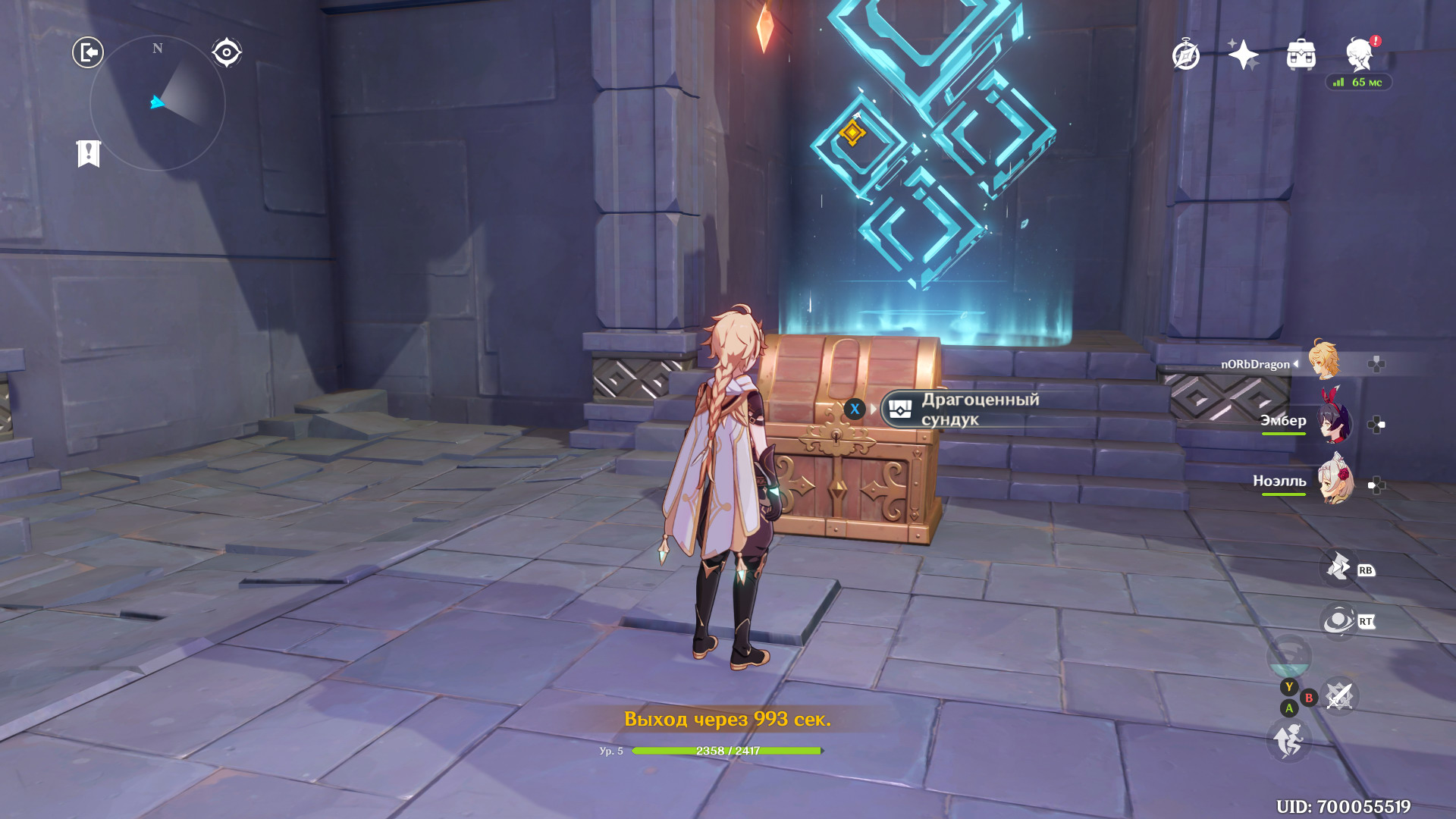
Task: Toggle the eye view icon near minimap
Action: click(226, 52)
